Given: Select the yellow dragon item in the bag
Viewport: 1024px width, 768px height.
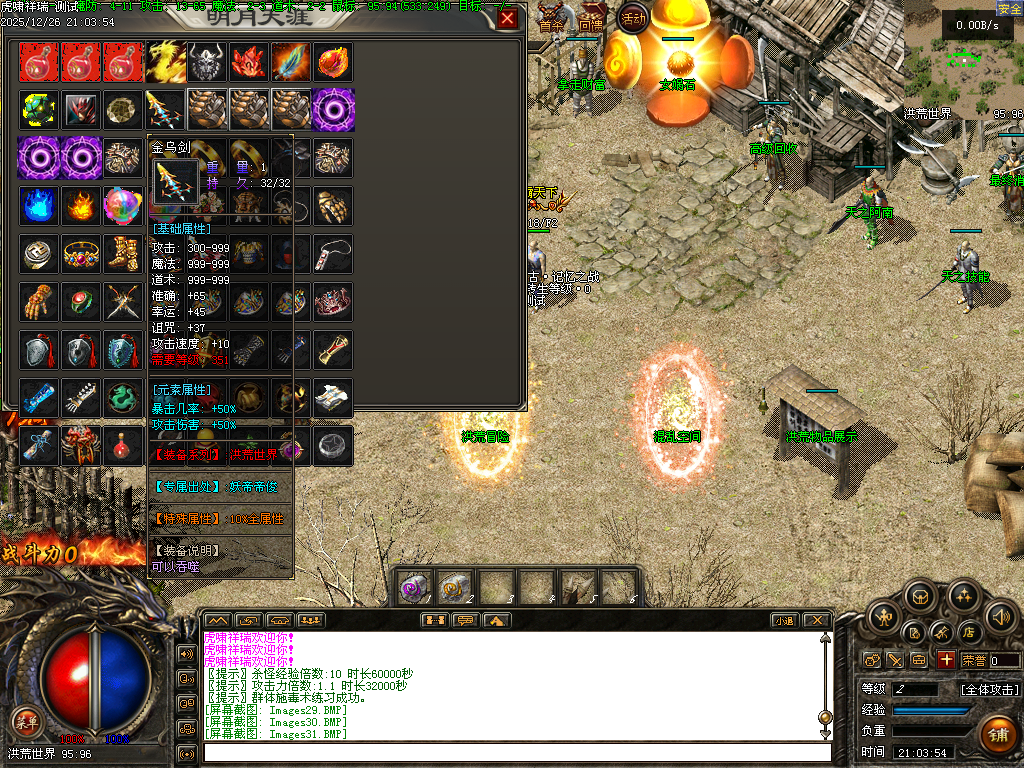Looking at the screenshot, I should click(x=165, y=62).
